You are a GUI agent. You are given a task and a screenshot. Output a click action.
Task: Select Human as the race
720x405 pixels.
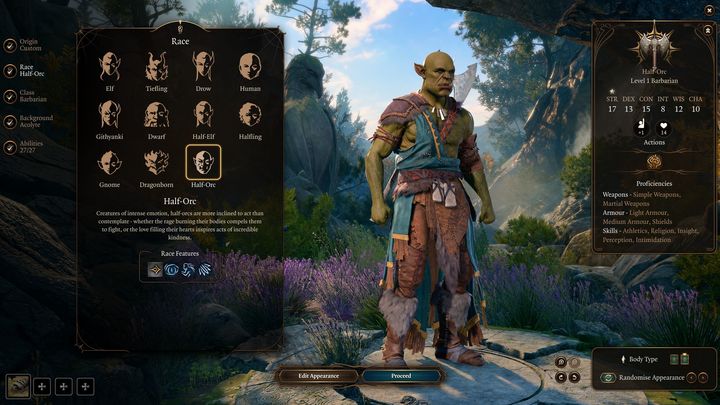(250, 68)
